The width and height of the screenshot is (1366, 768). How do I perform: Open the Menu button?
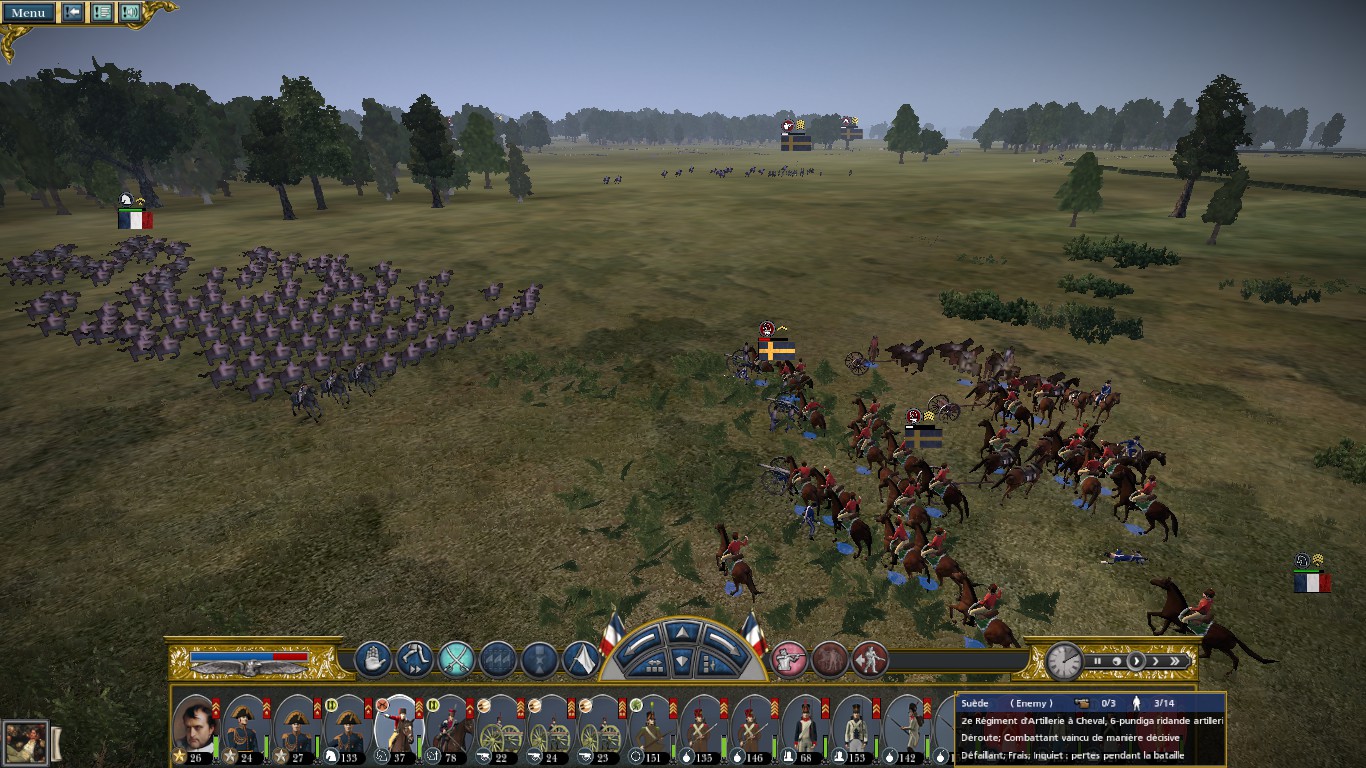point(28,12)
